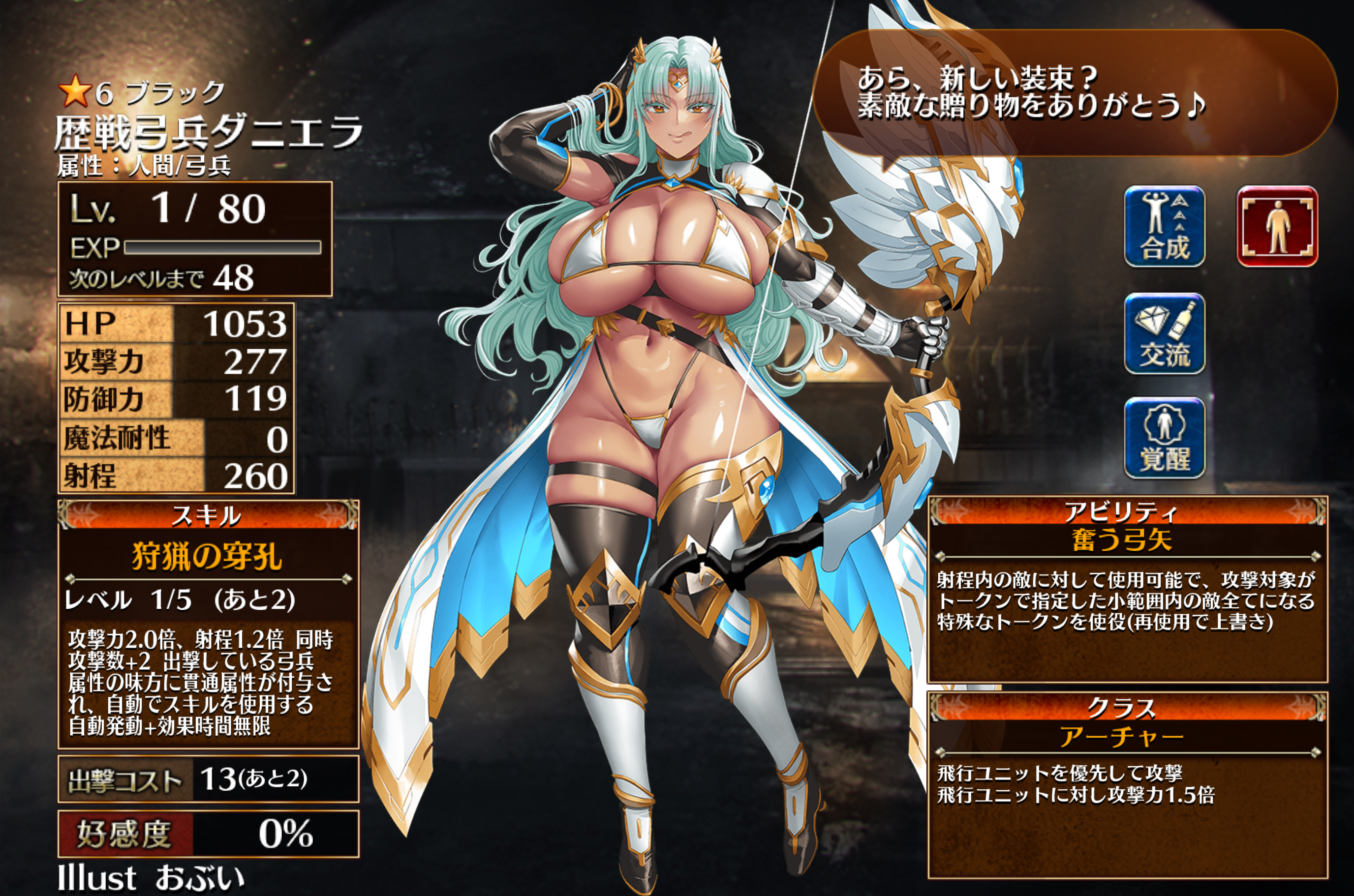Select the アーチャー class panel
1354x896 pixels.
1127,784
